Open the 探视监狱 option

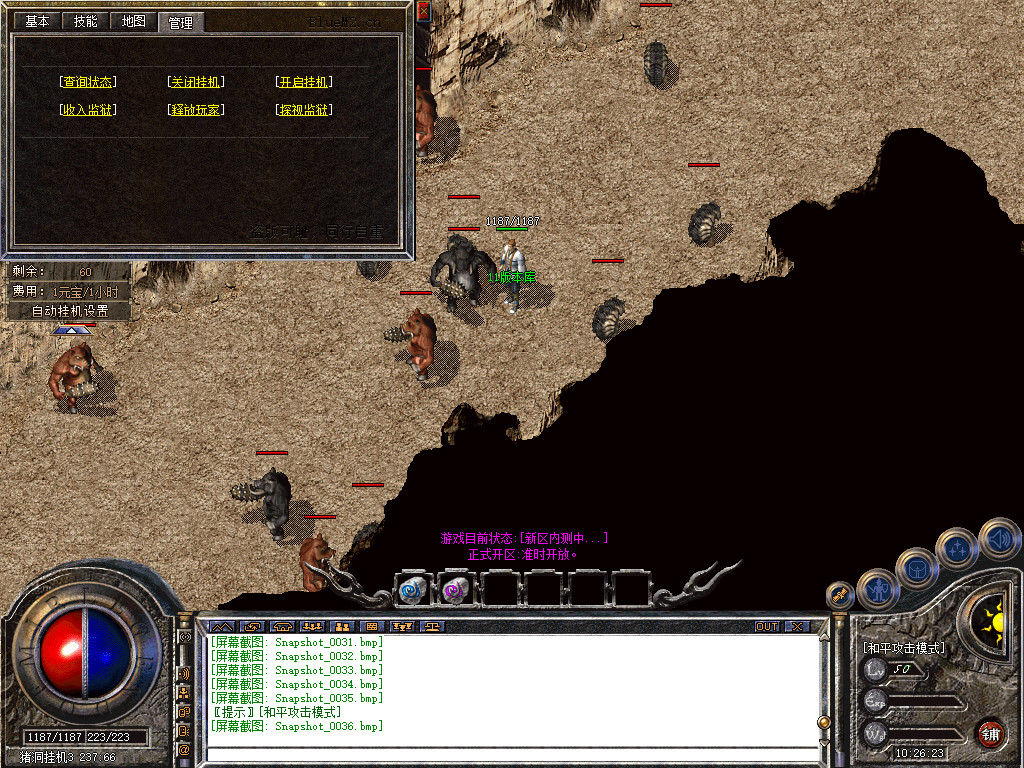coord(304,110)
